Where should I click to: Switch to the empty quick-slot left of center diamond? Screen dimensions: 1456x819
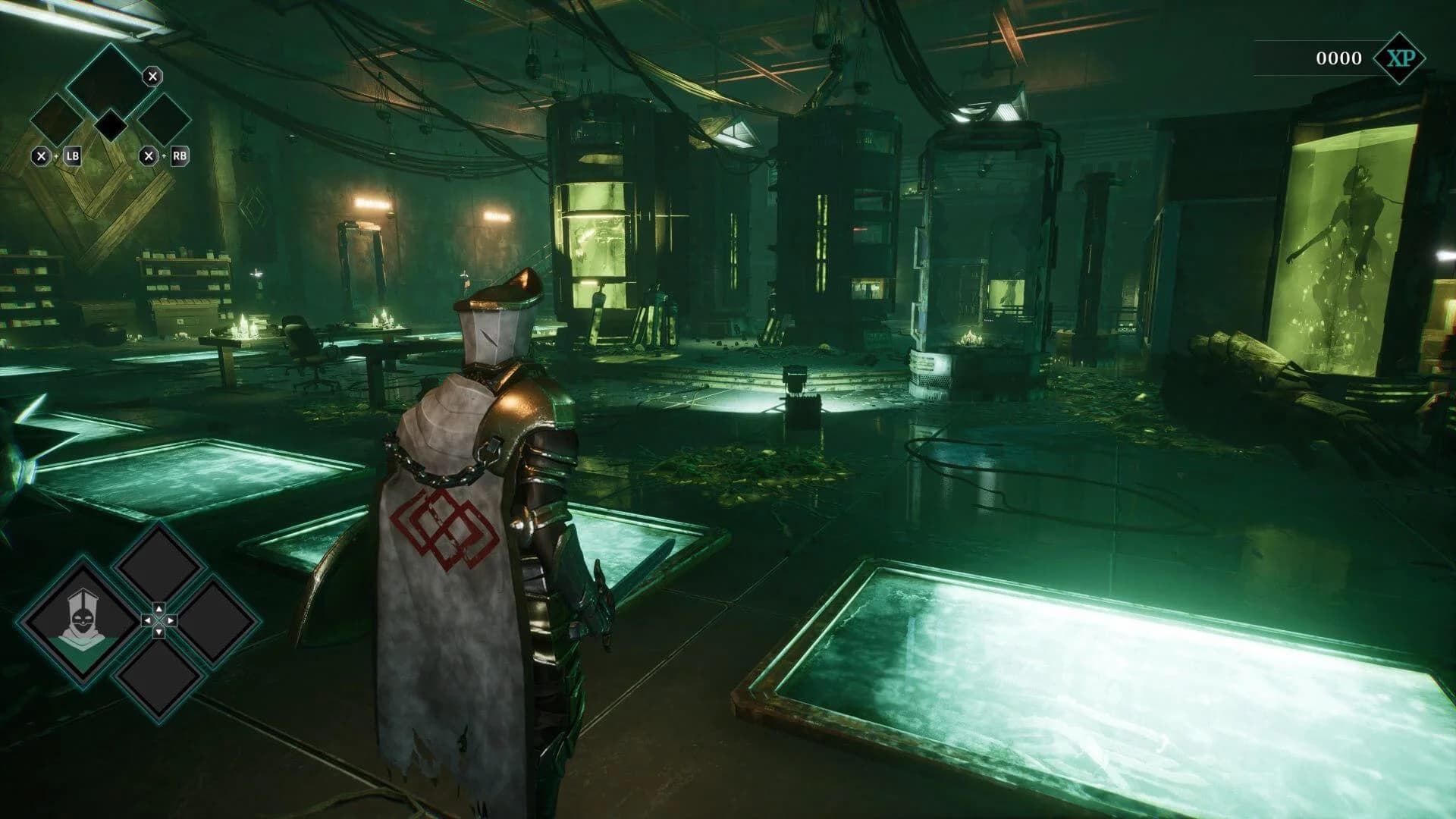(83, 622)
